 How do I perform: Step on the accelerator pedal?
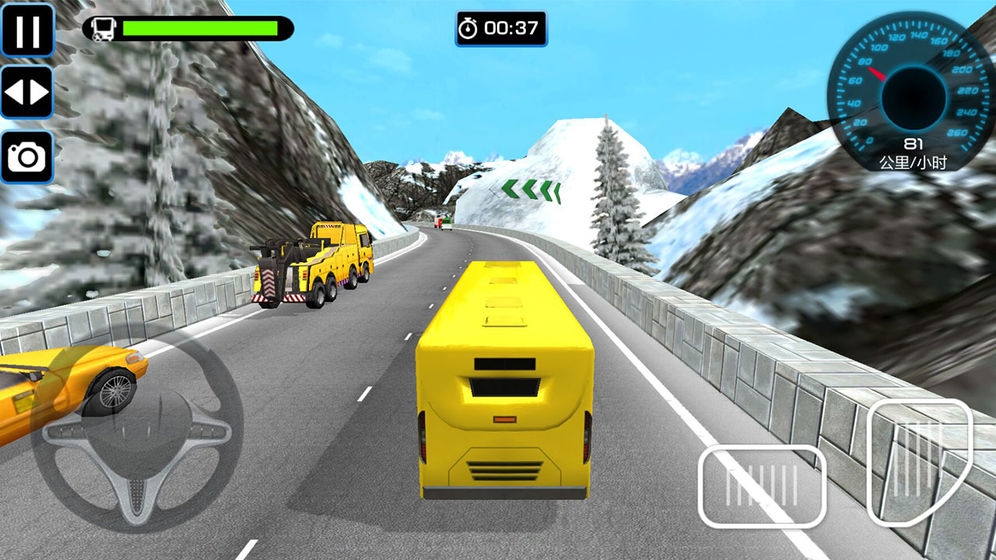(x=918, y=461)
